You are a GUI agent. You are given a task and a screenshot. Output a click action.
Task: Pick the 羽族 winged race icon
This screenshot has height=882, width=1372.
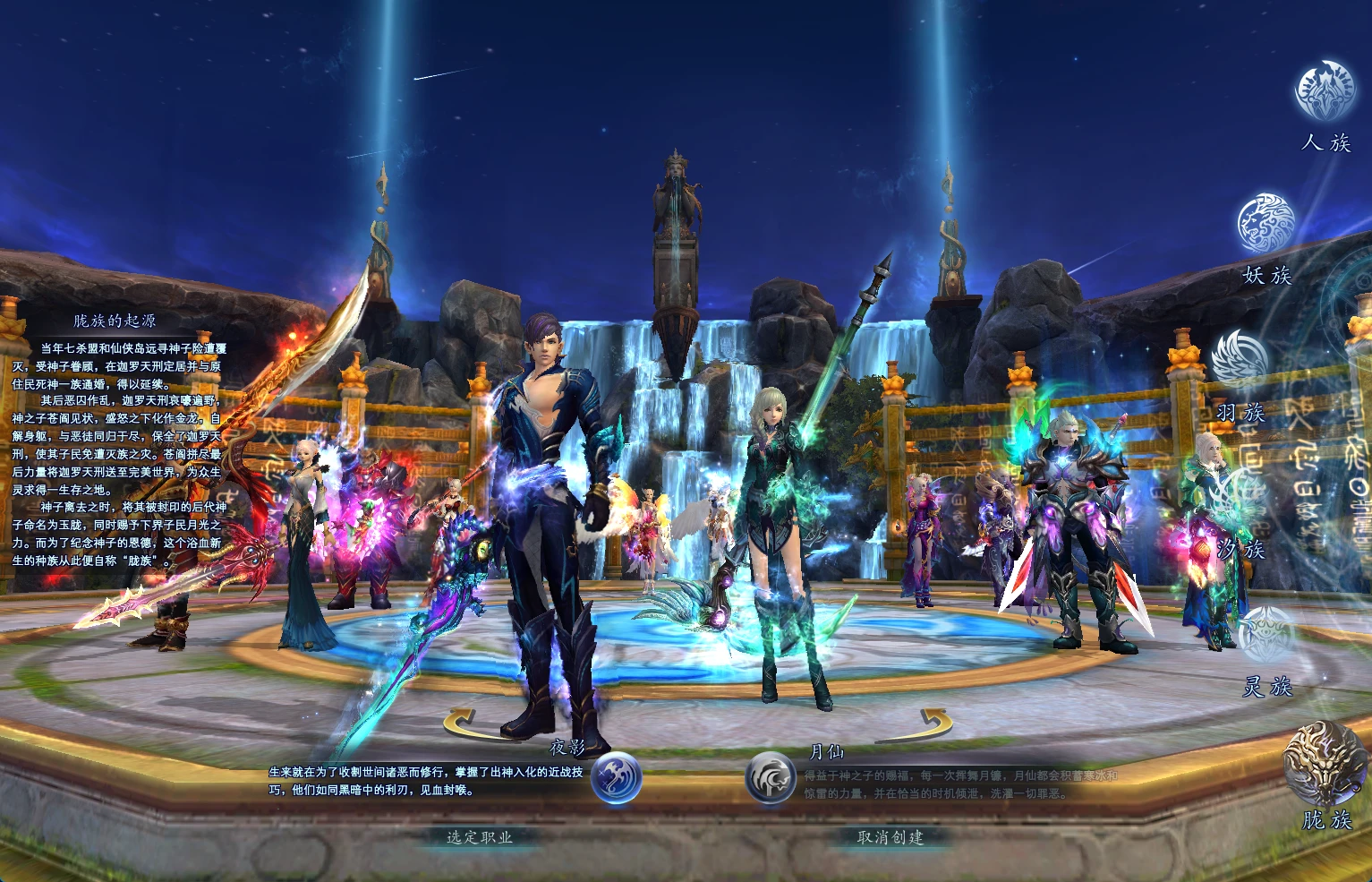[1240, 359]
